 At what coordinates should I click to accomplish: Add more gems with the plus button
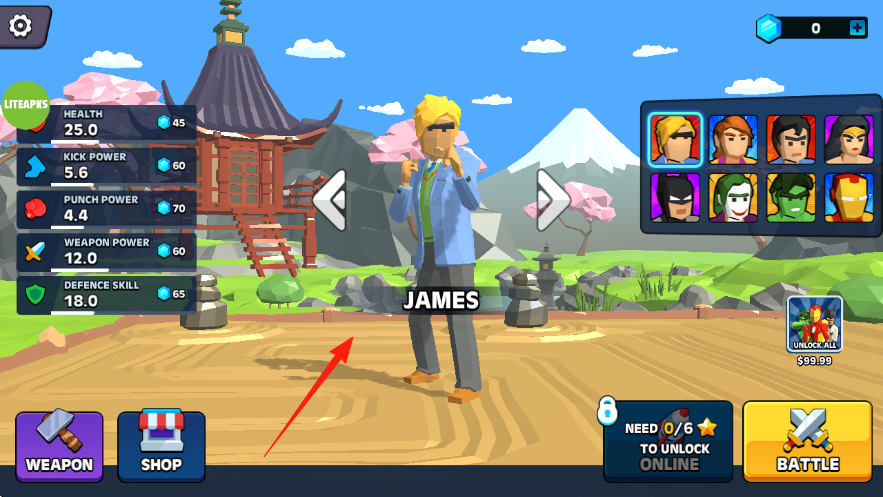[x=857, y=28]
